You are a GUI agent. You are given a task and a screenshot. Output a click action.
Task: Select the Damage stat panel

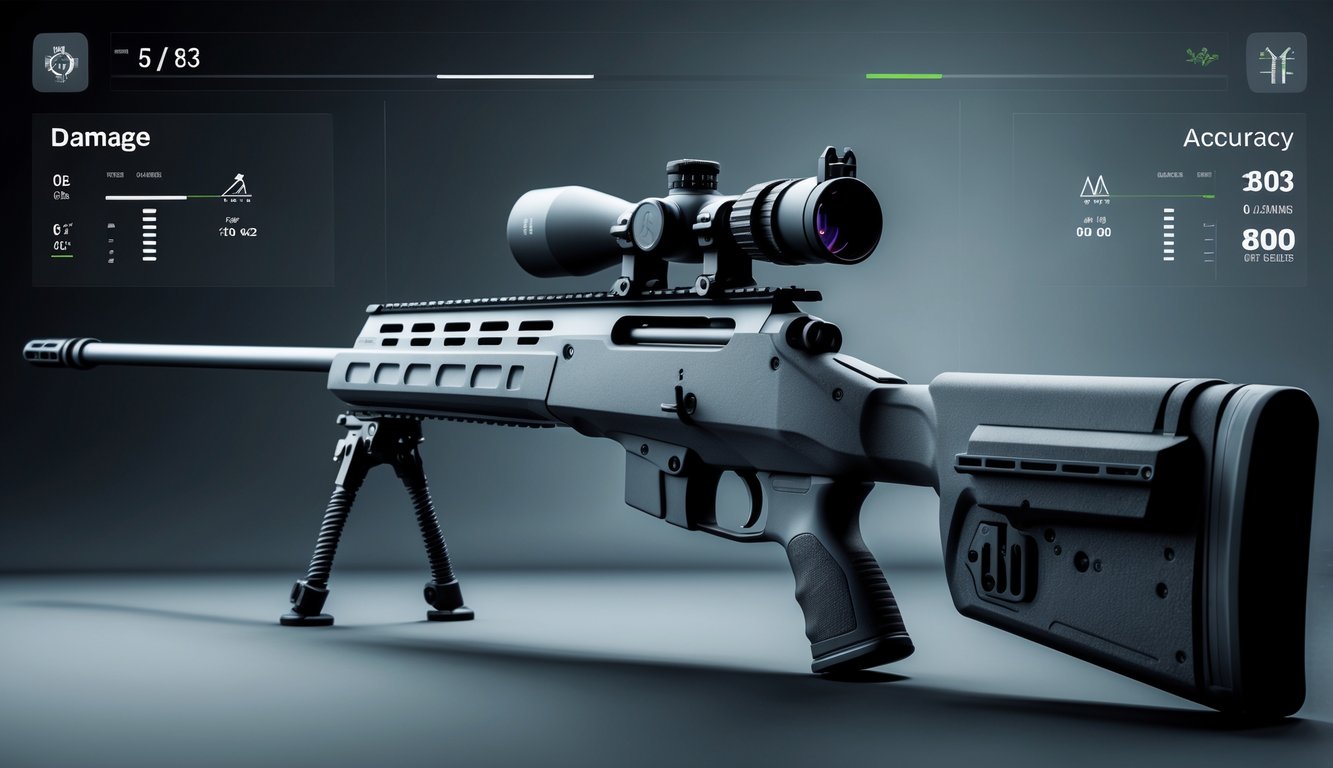pos(182,200)
